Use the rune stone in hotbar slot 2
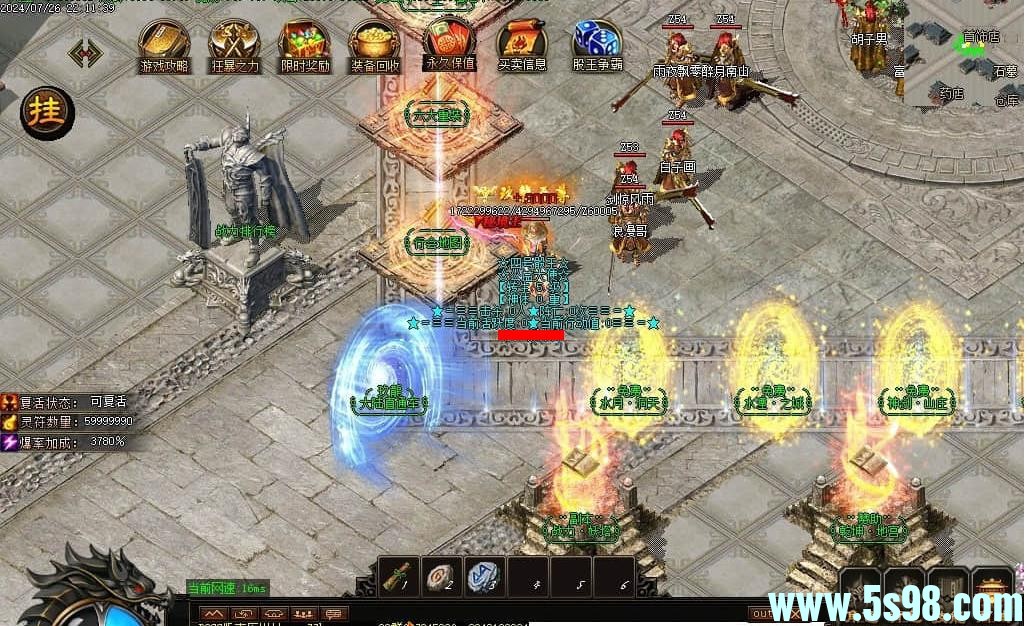The image size is (1027, 626). coord(442,577)
